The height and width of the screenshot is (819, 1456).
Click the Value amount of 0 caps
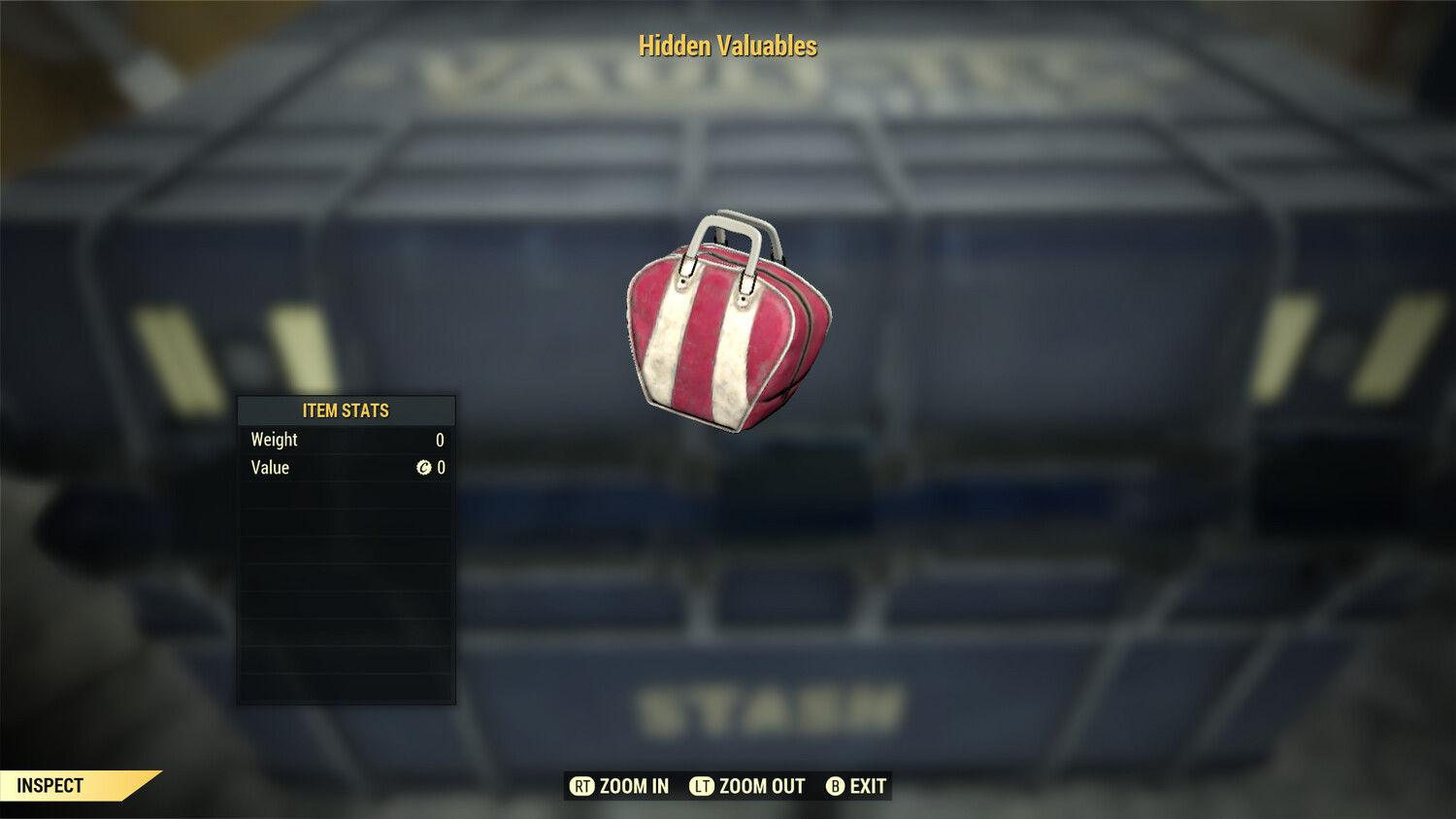point(439,468)
